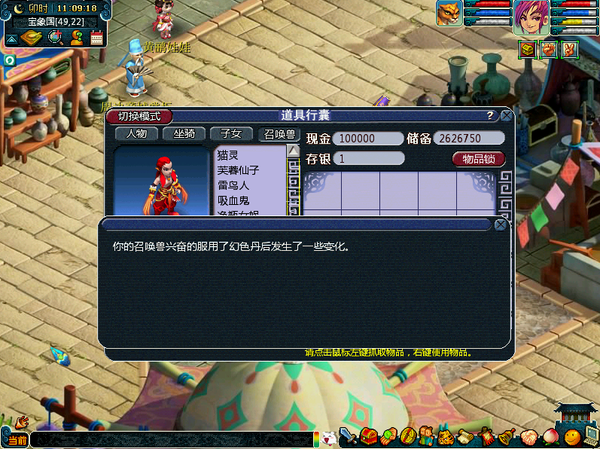Toggle the 物品锁 item lock button
This screenshot has height=449, width=600.
479,159
